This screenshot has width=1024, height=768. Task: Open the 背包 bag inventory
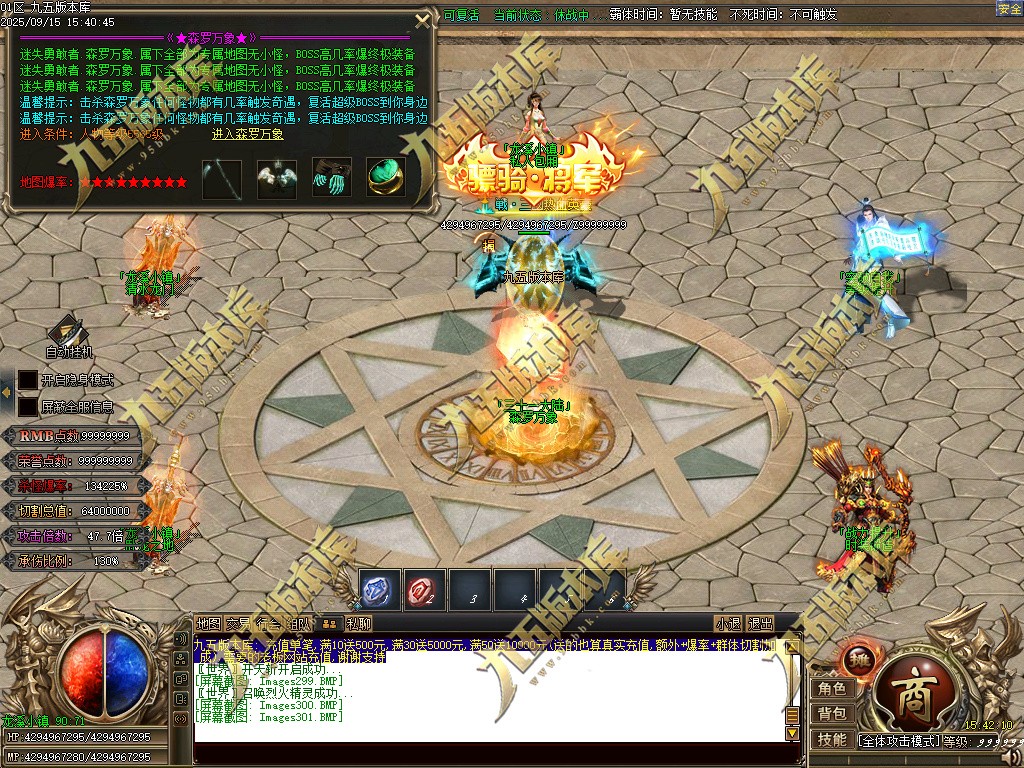pyautogui.click(x=832, y=714)
